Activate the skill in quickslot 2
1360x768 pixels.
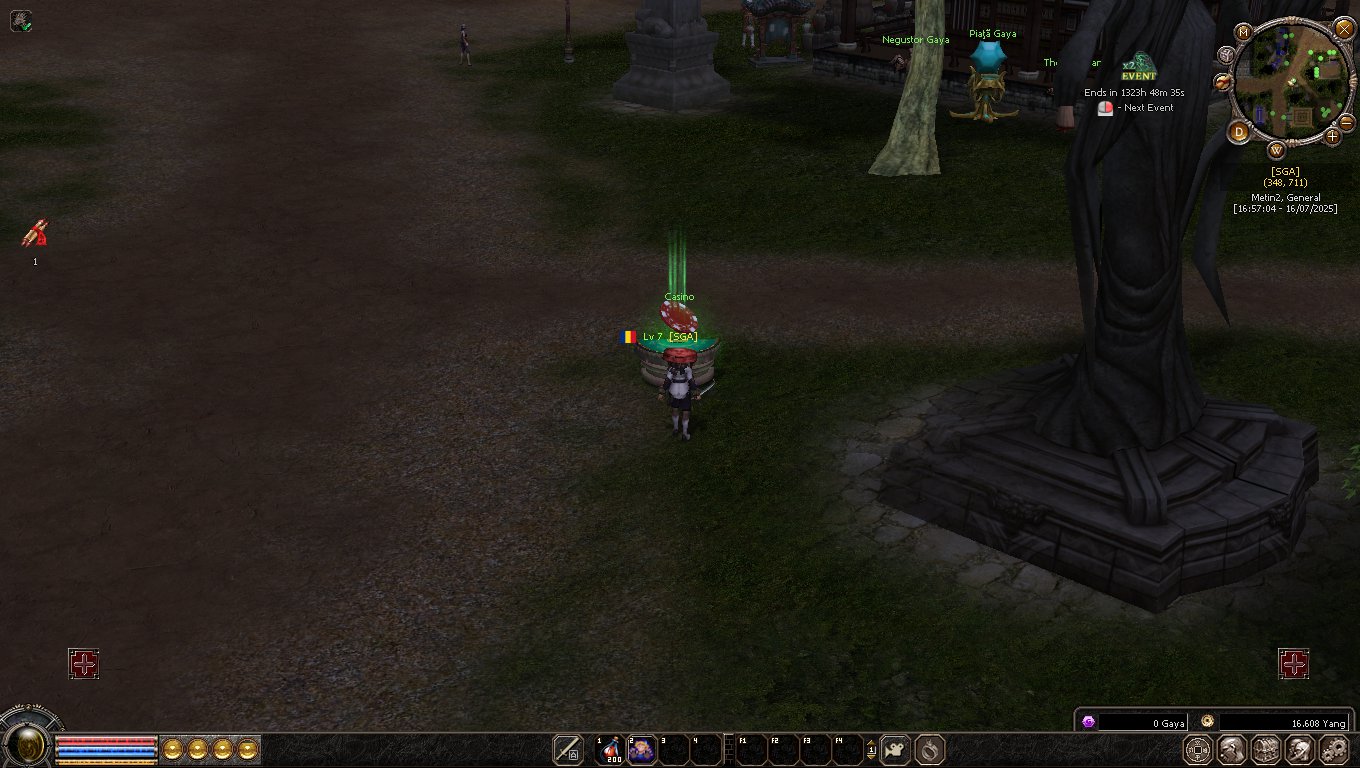click(641, 750)
